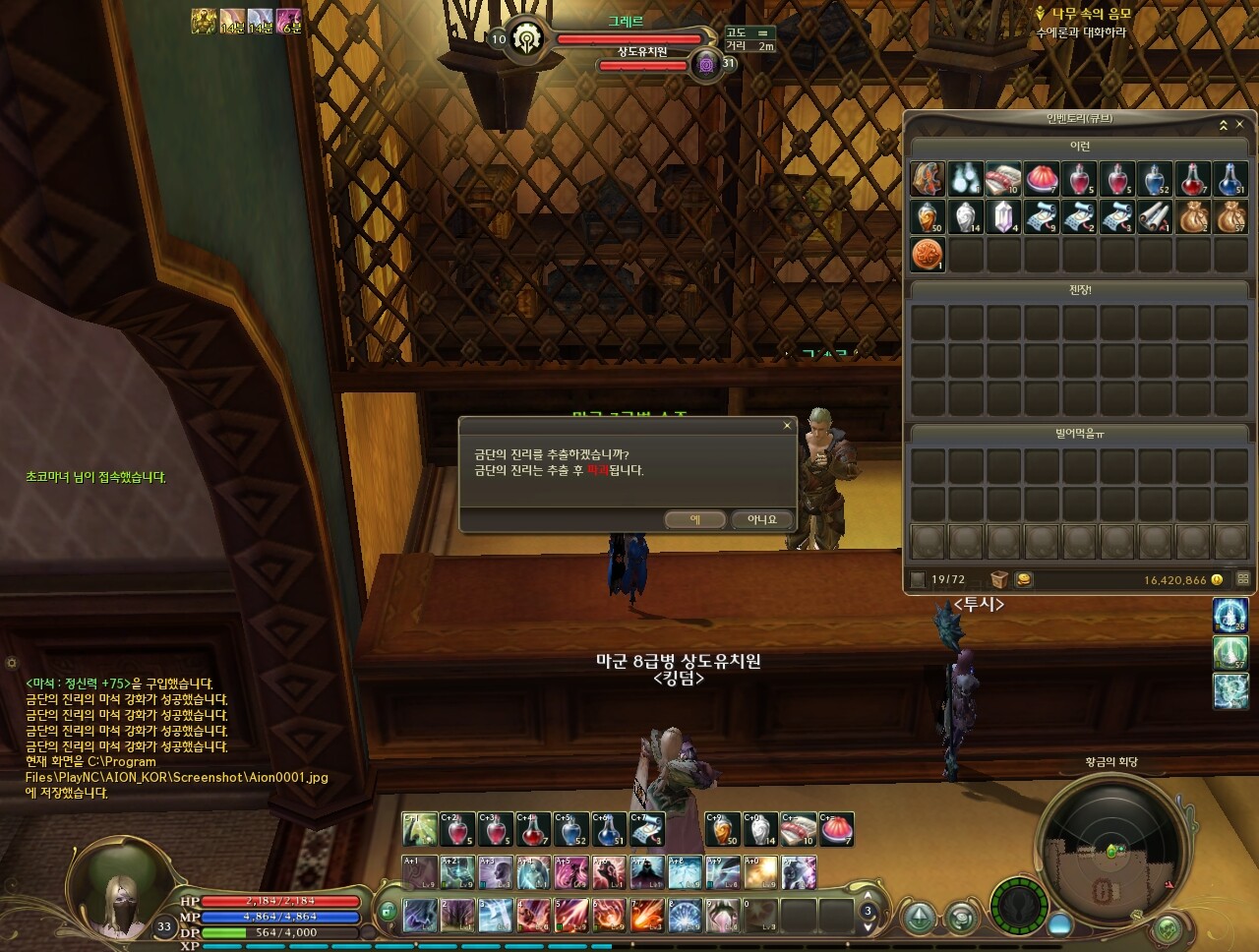Select the armor piece in first inventory slot

point(928,179)
